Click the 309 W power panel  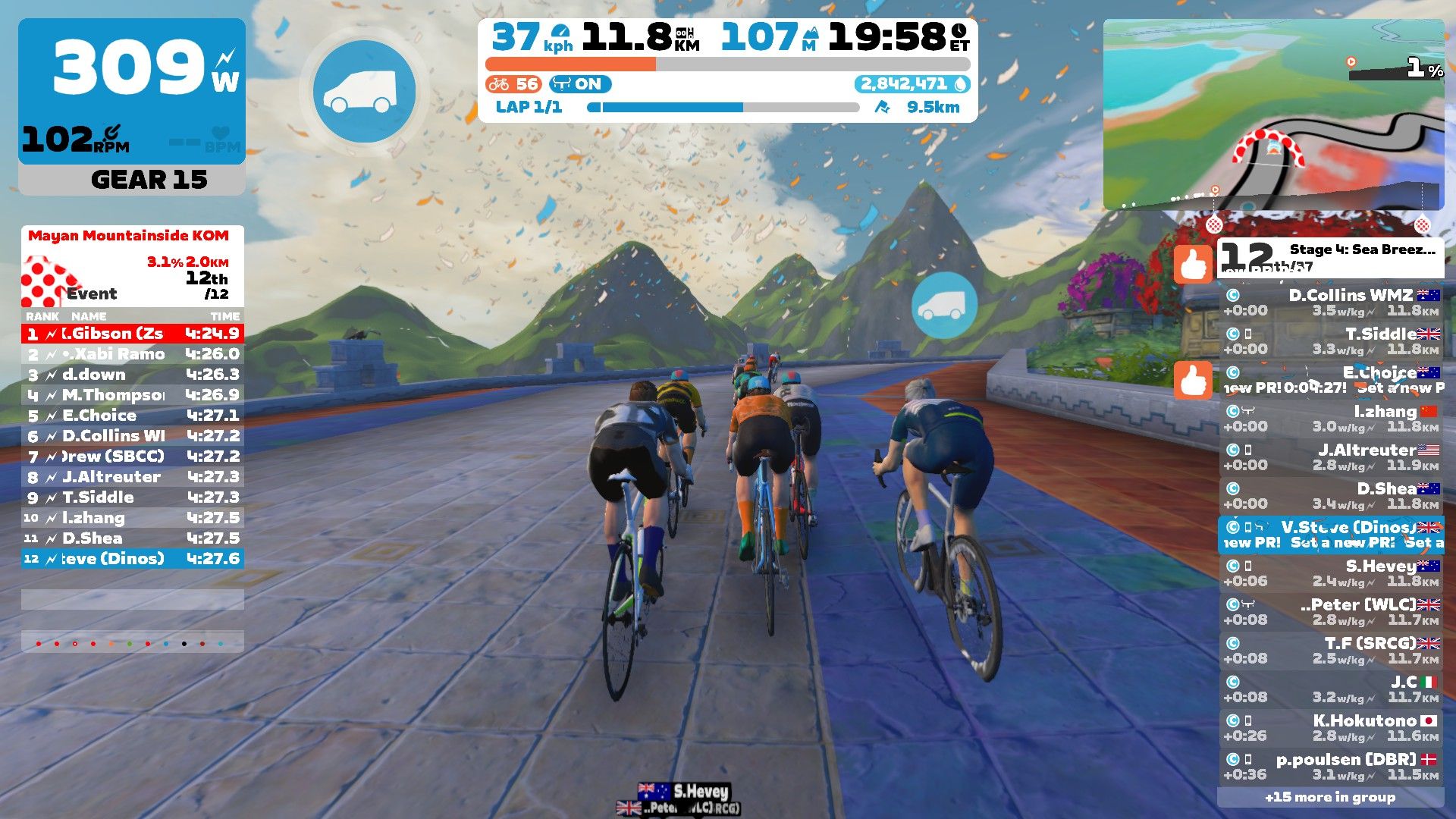point(132,91)
